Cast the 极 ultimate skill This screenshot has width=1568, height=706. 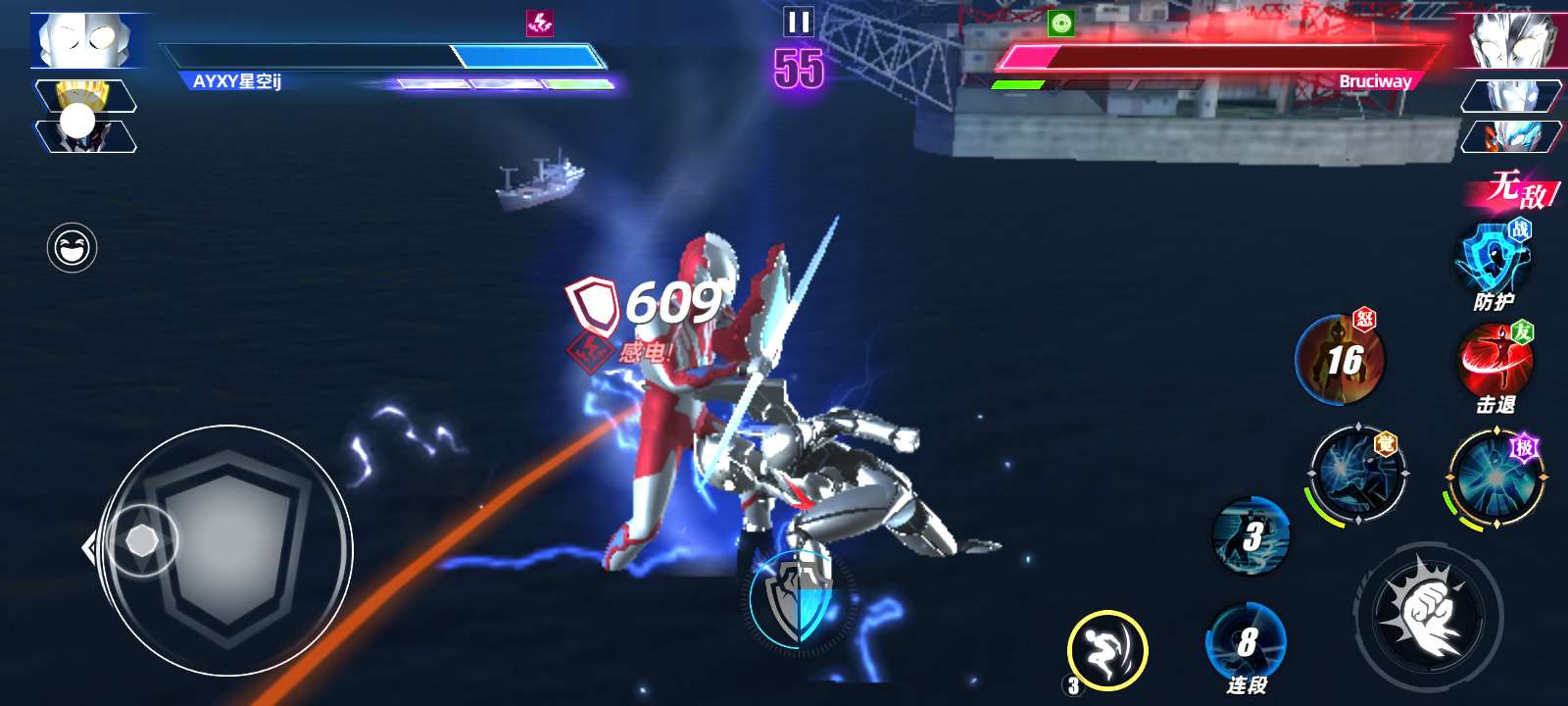1494,478
